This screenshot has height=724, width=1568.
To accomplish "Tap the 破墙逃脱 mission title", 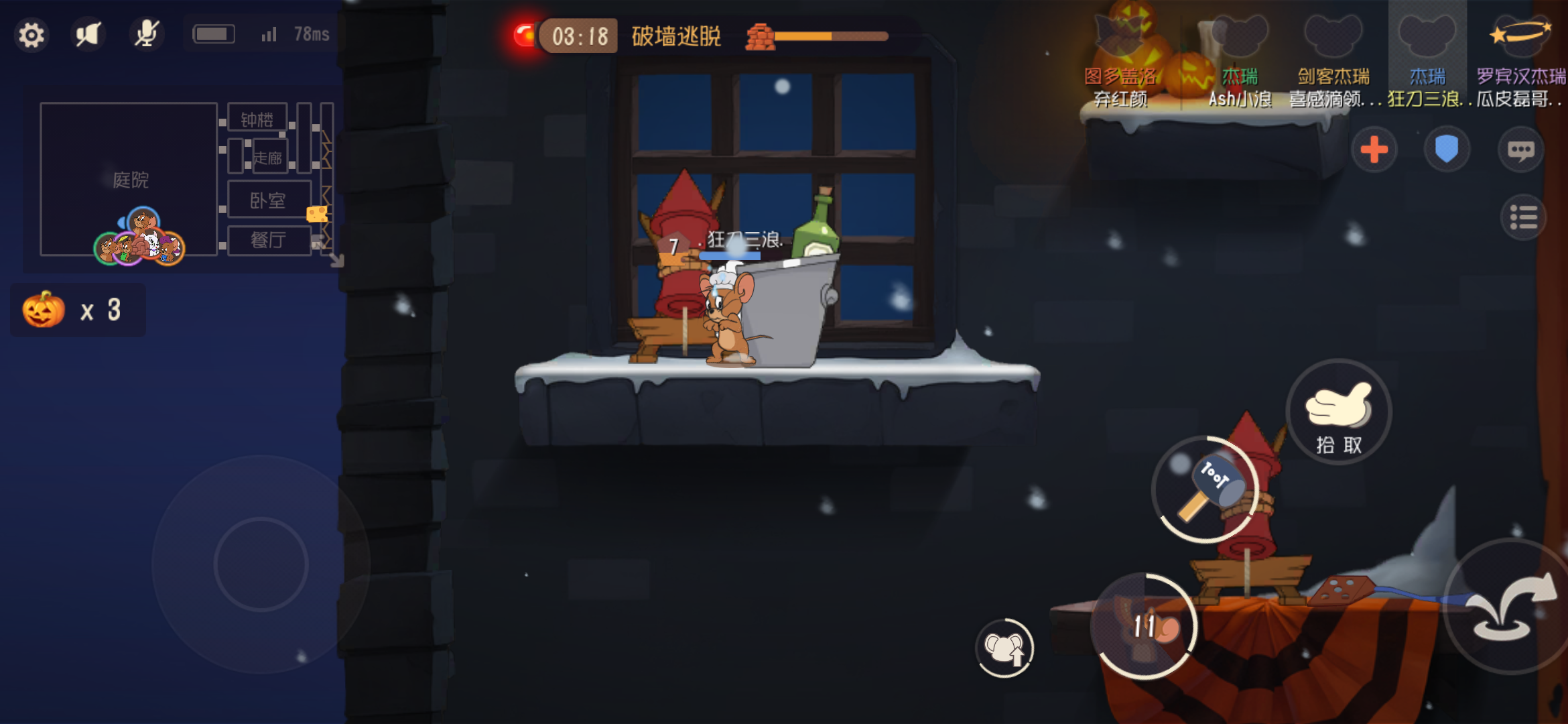I will click(x=675, y=38).
